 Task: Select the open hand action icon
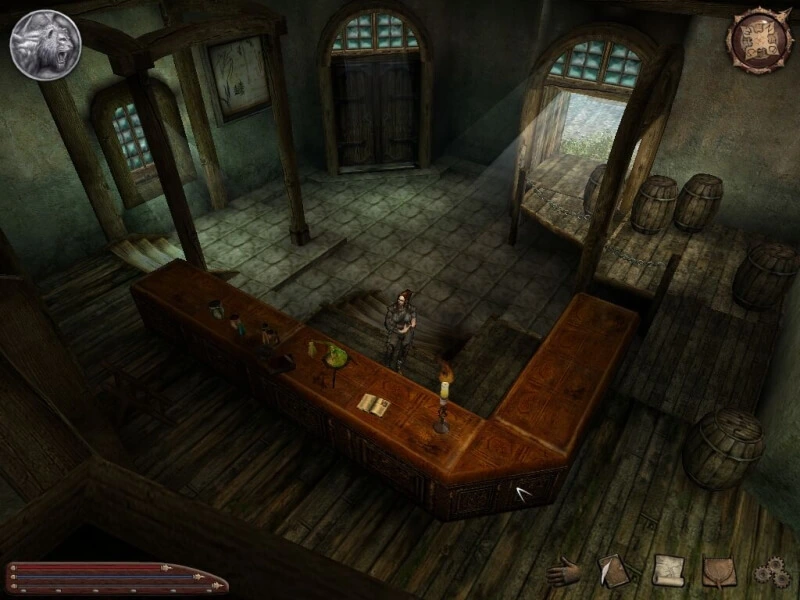566,570
